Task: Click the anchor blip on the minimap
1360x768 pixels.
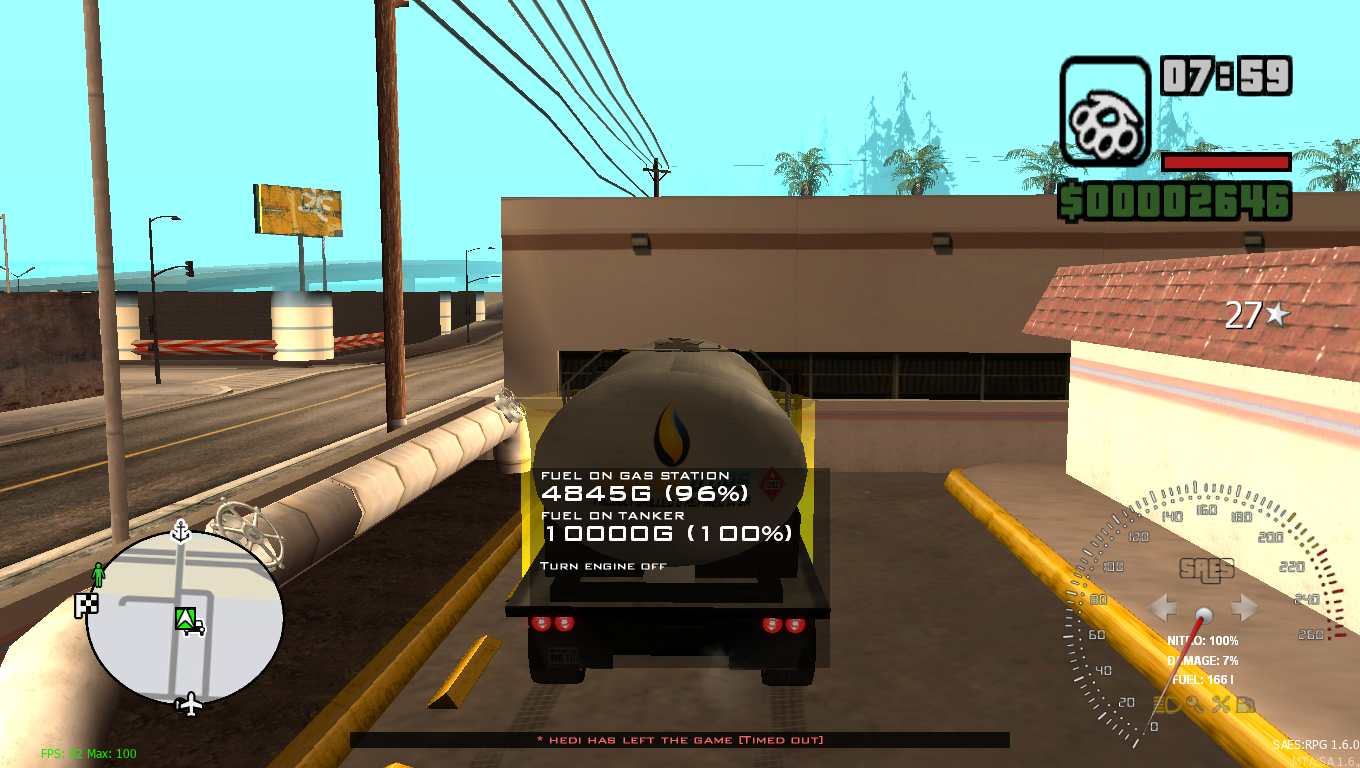Action: (x=180, y=531)
